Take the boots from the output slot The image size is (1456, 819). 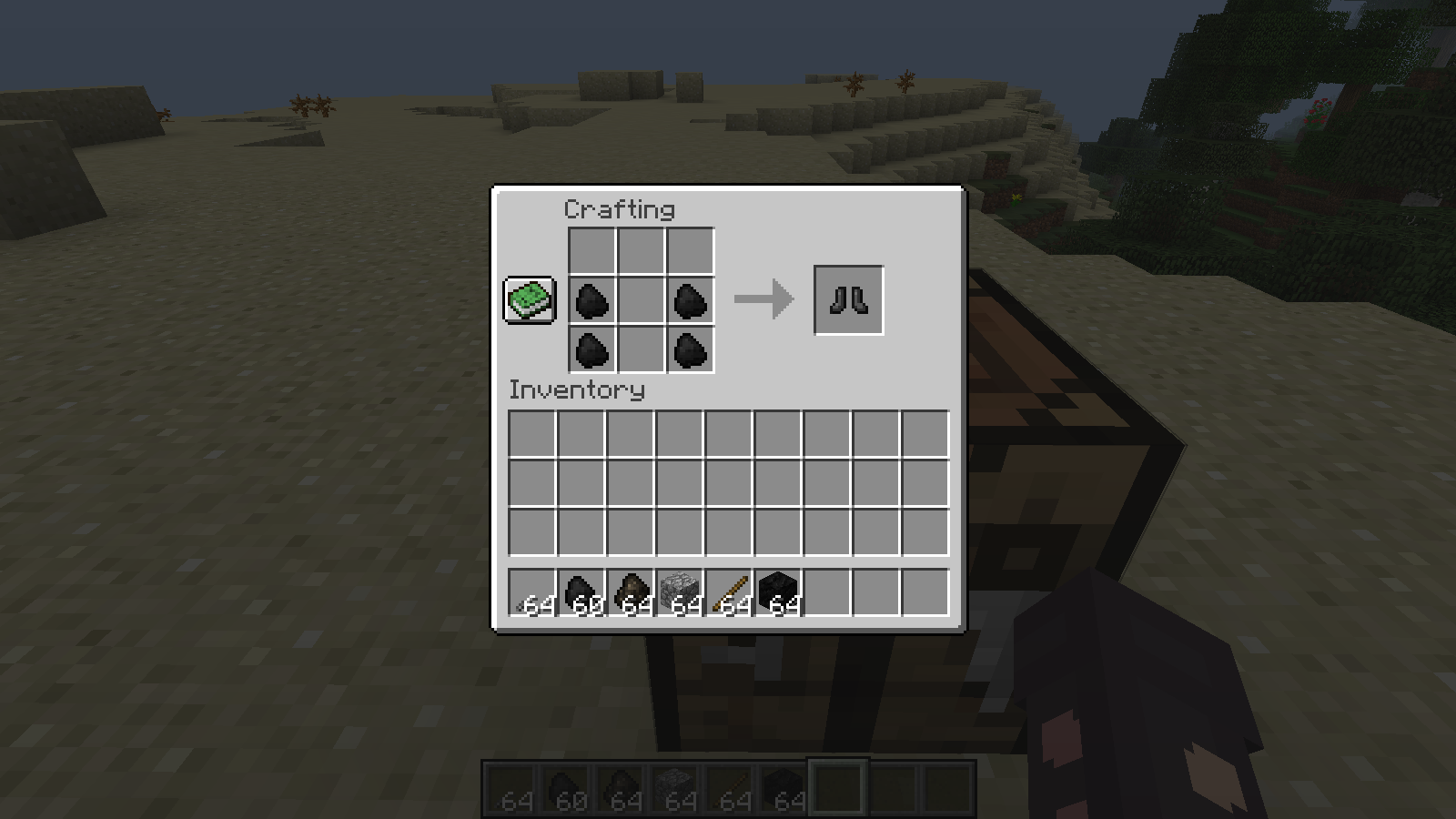pos(848,298)
